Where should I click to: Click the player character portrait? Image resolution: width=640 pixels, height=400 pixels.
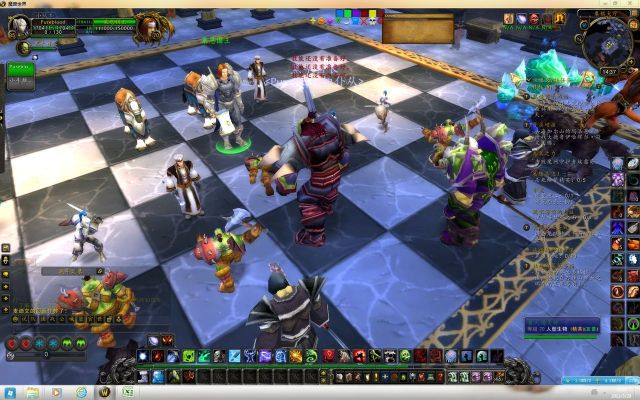18,26
